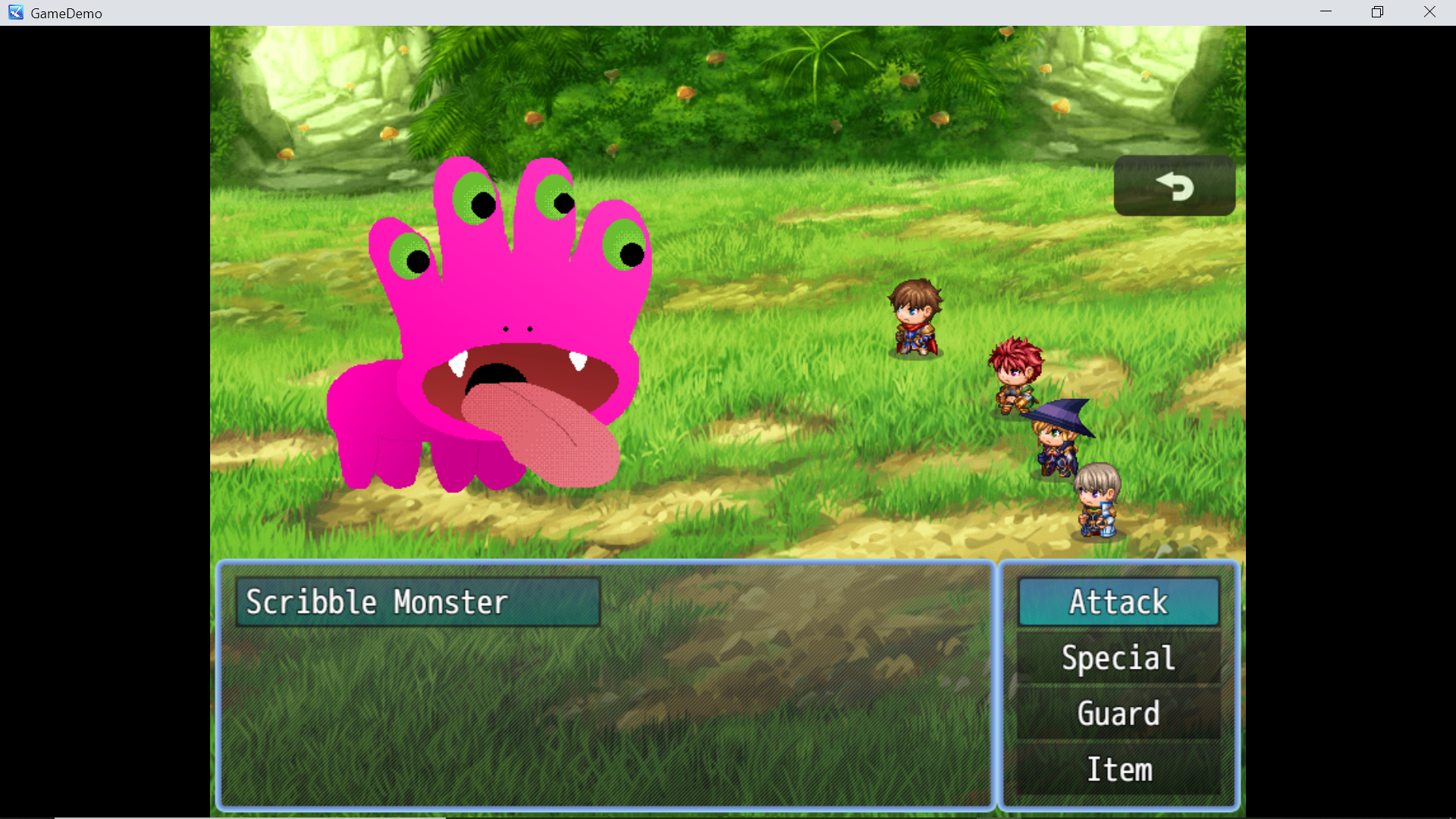1456x819 pixels.
Task: Select the Attack command
Action: (x=1118, y=601)
